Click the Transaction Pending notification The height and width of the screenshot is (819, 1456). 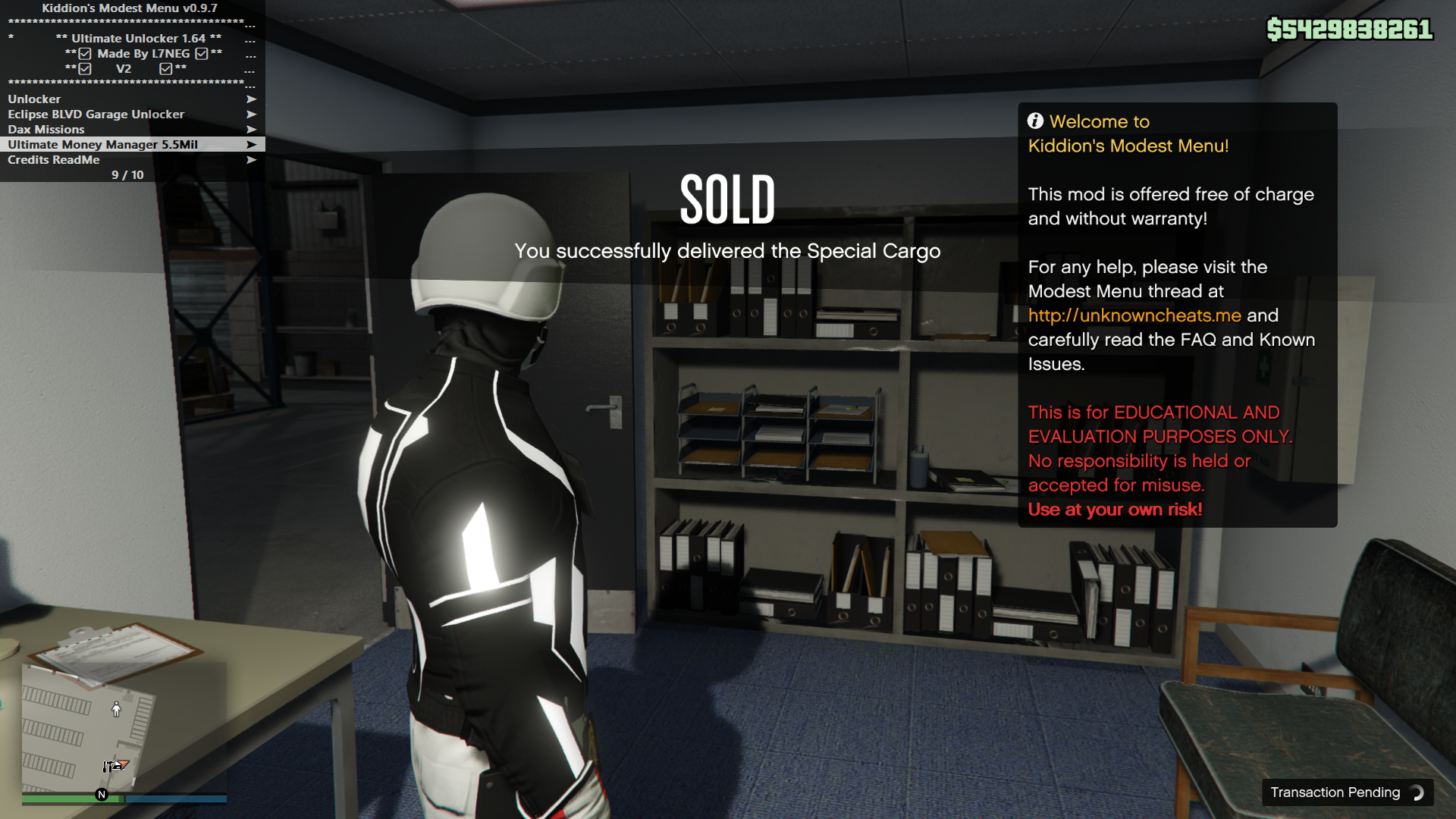coord(1337,792)
